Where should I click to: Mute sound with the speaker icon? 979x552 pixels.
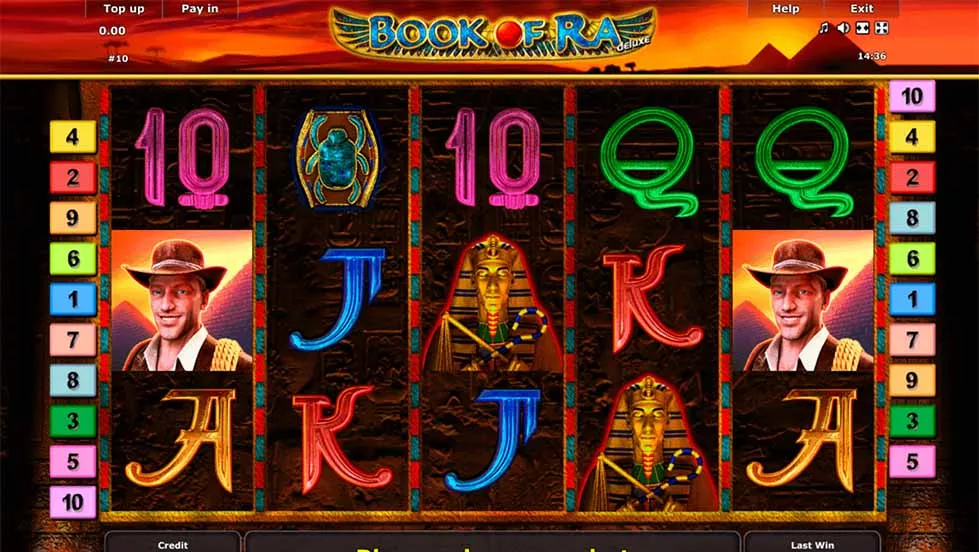pos(843,29)
